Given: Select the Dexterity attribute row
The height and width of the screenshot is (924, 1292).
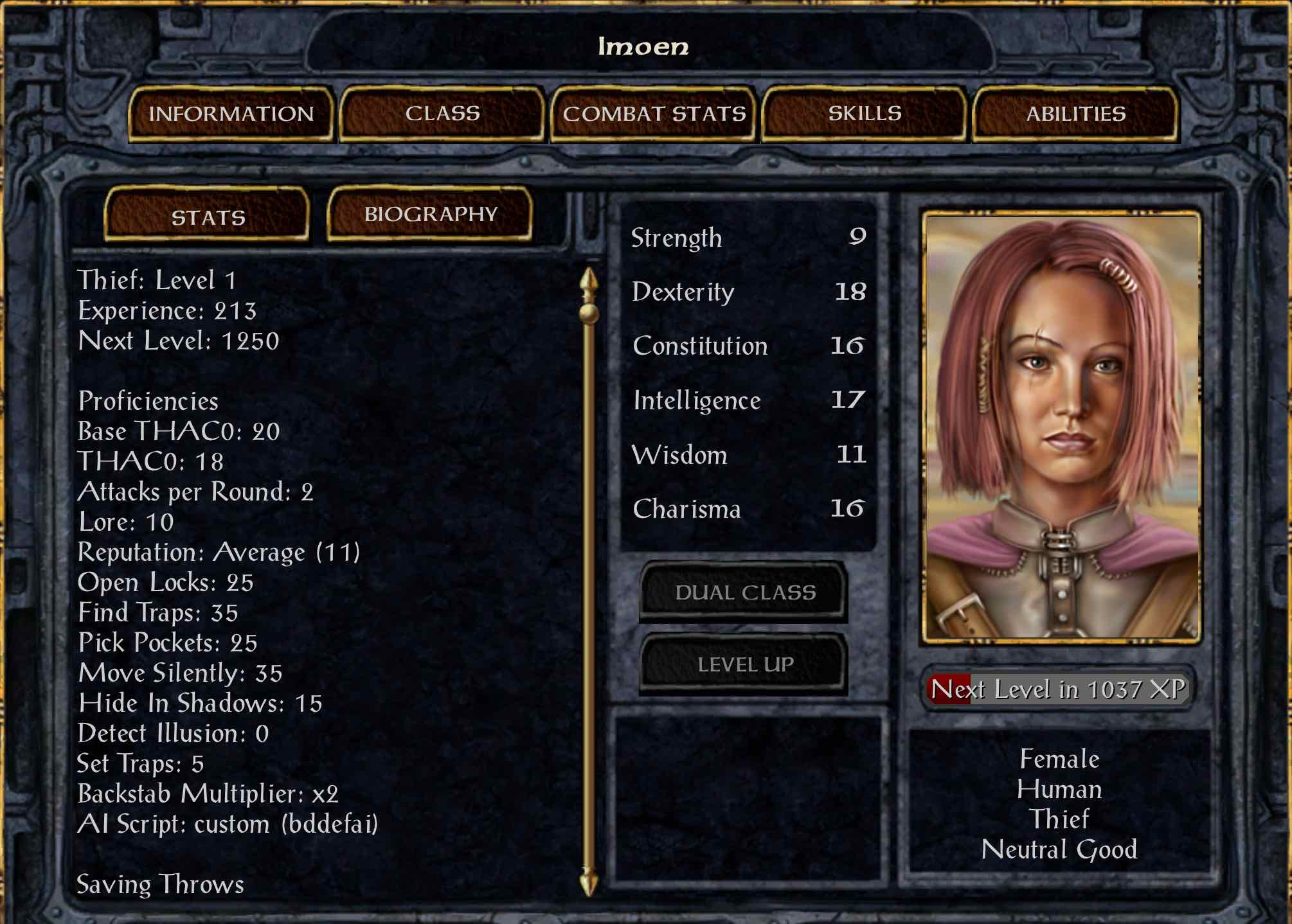Looking at the screenshot, I should [x=748, y=292].
